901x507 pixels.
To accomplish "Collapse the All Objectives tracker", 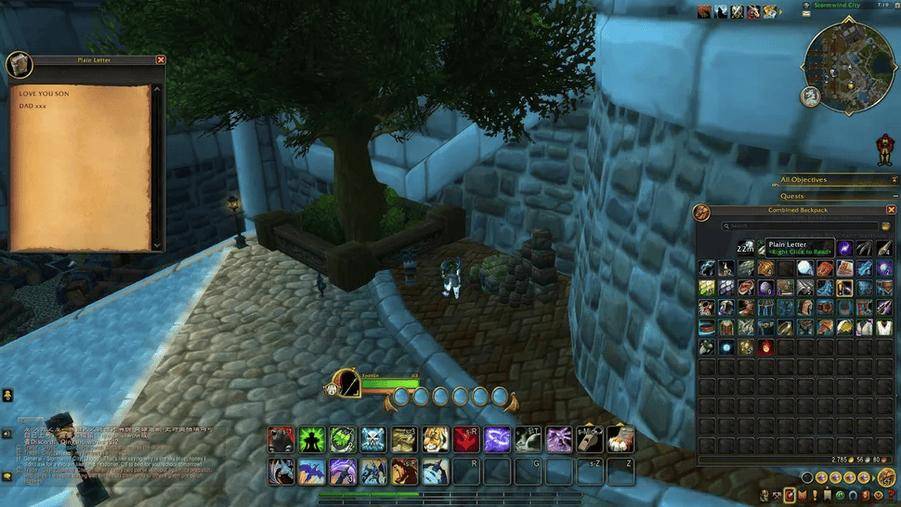I will coord(893,181).
